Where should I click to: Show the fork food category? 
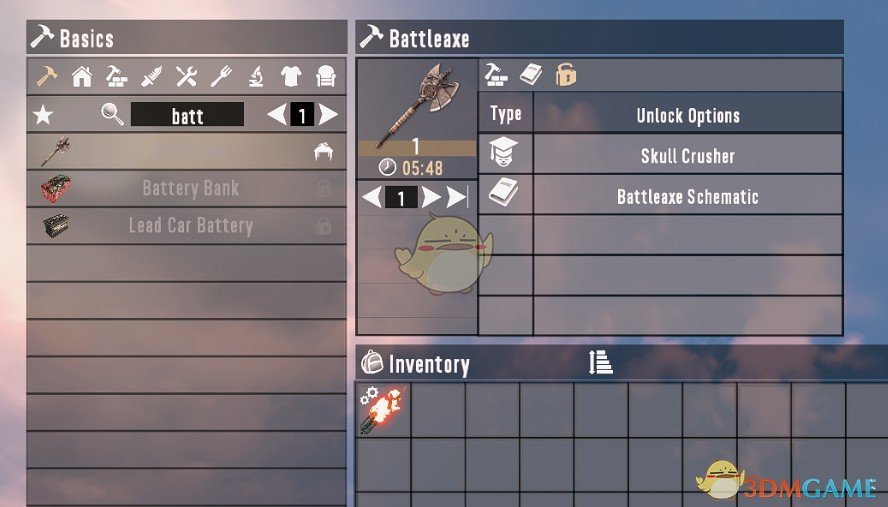pyautogui.click(x=221, y=76)
